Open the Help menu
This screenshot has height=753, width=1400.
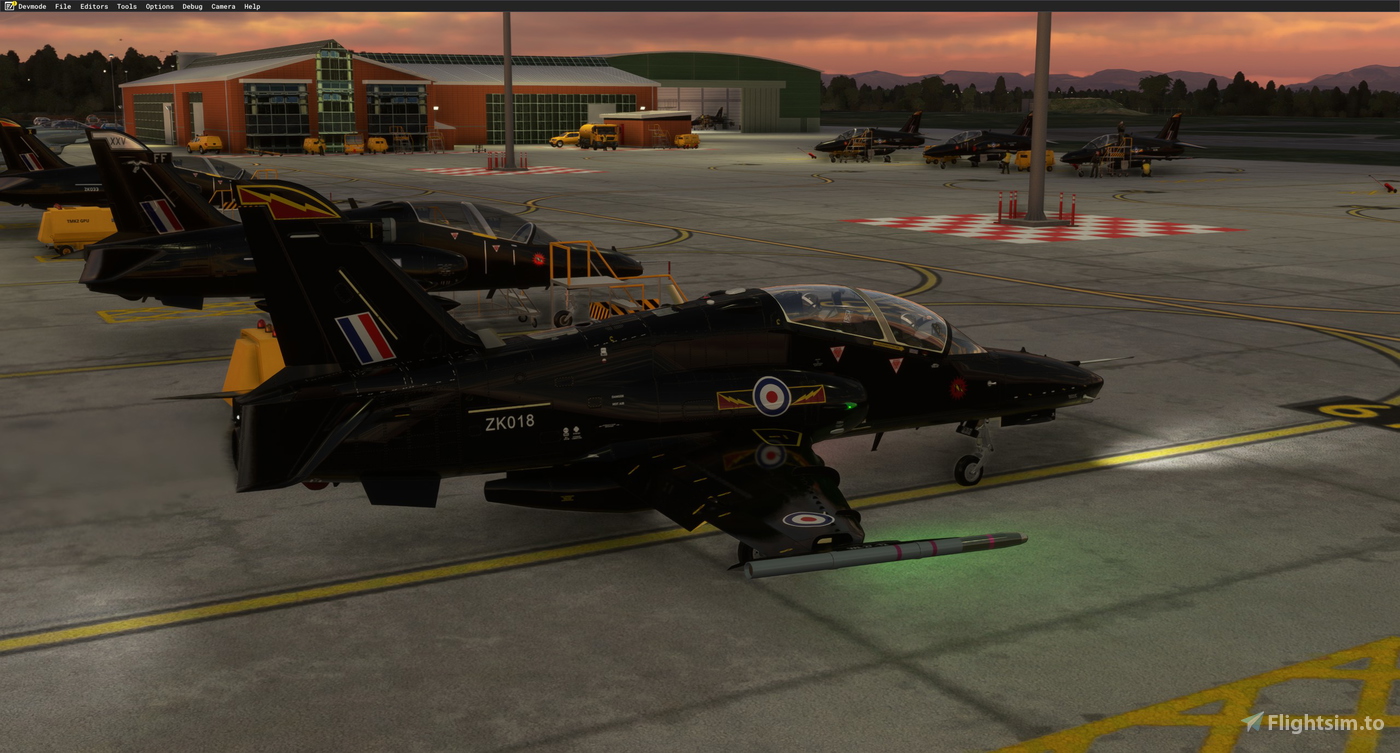click(250, 6)
